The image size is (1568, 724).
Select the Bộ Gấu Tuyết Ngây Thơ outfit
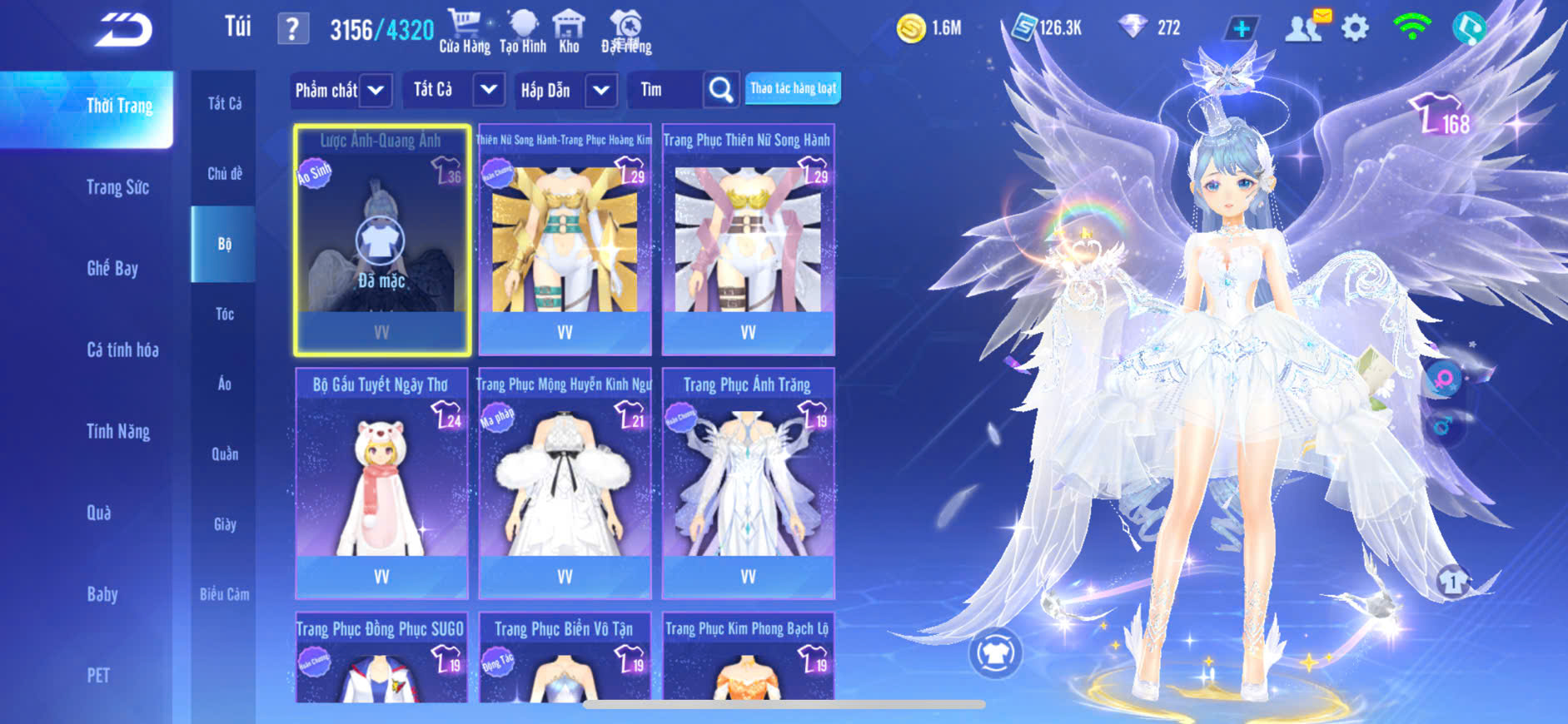click(x=381, y=483)
